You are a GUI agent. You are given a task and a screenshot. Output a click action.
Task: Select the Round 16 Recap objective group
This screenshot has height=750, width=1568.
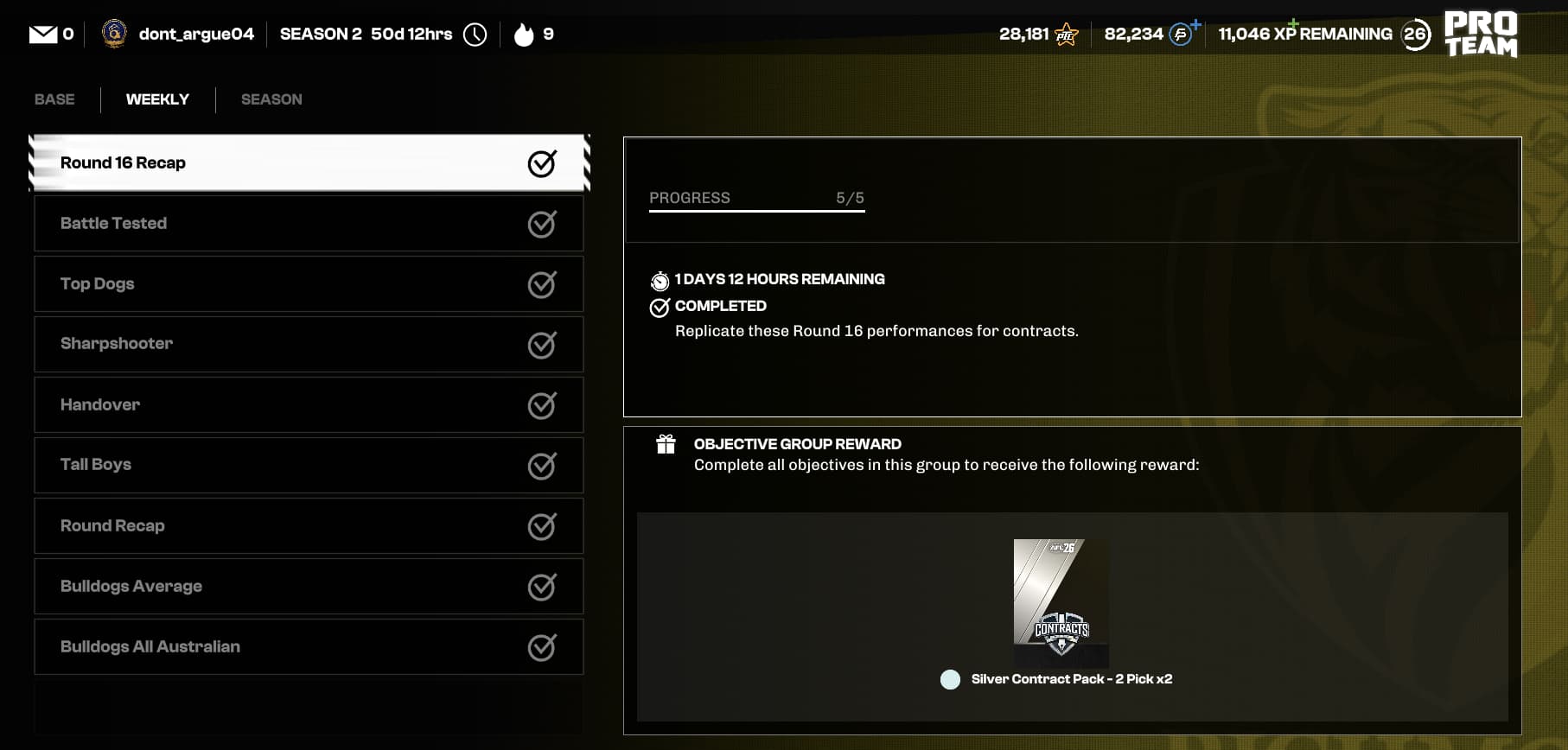(309, 162)
